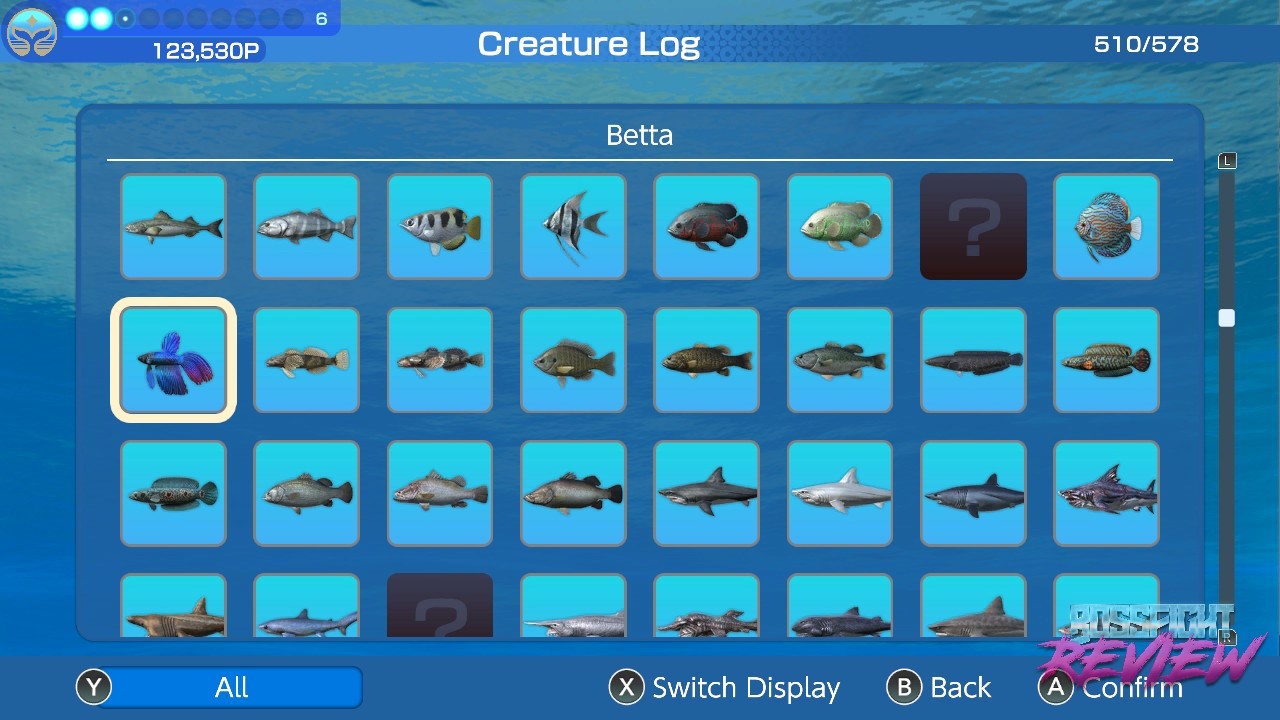Activate Switch Display
This screenshot has width=1280, height=720.
(x=726, y=688)
